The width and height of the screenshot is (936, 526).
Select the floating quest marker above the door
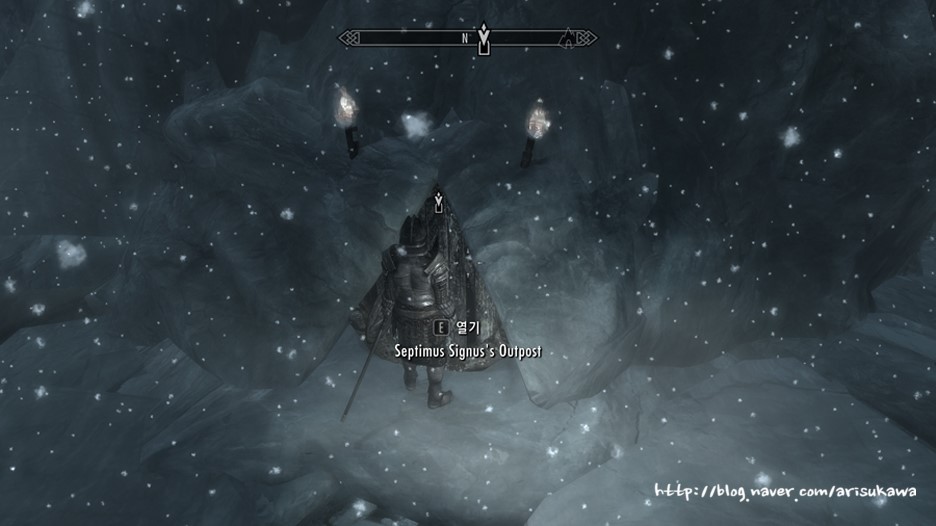coord(438,201)
